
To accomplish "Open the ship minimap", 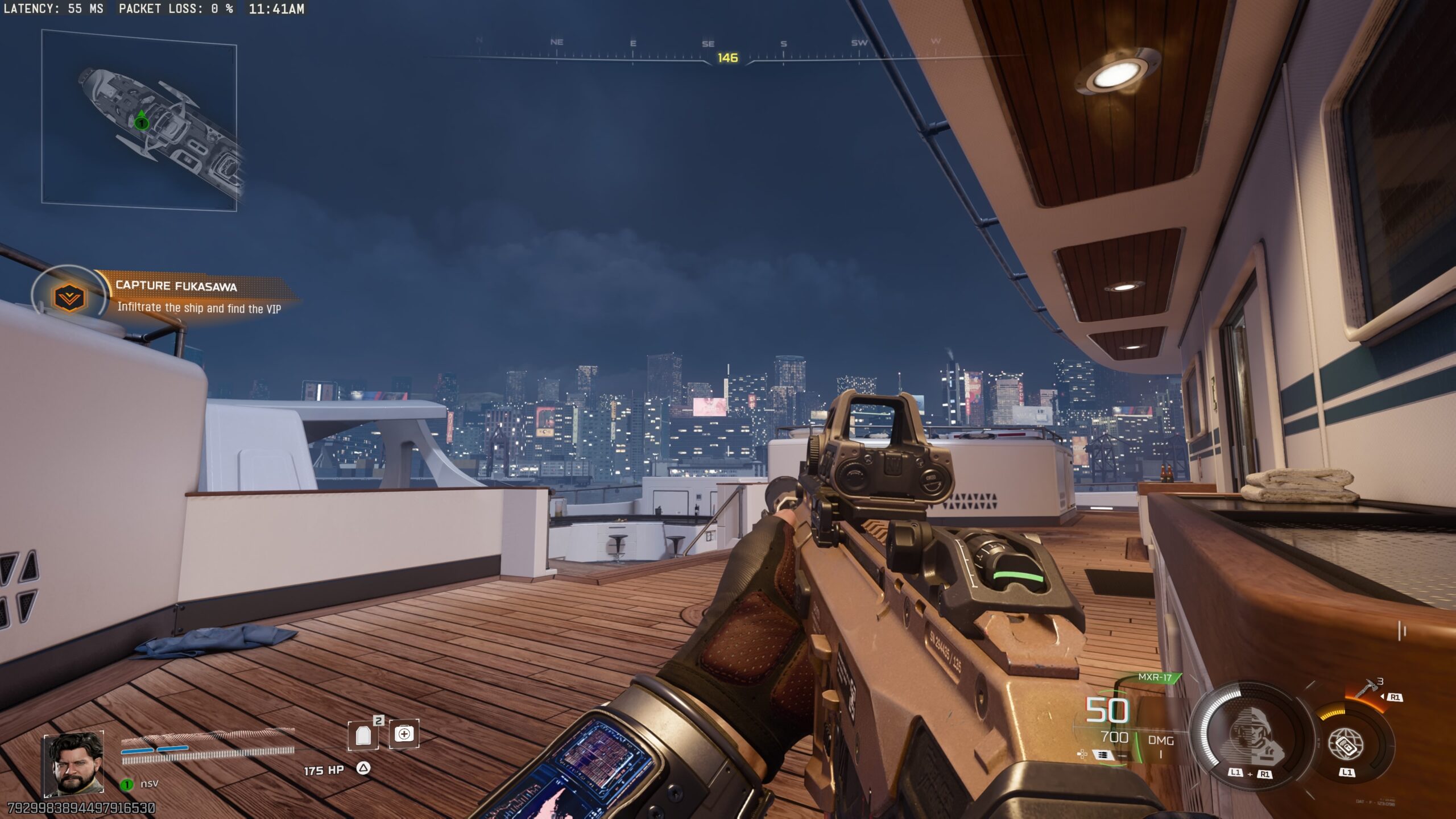I will click(139, 121).
